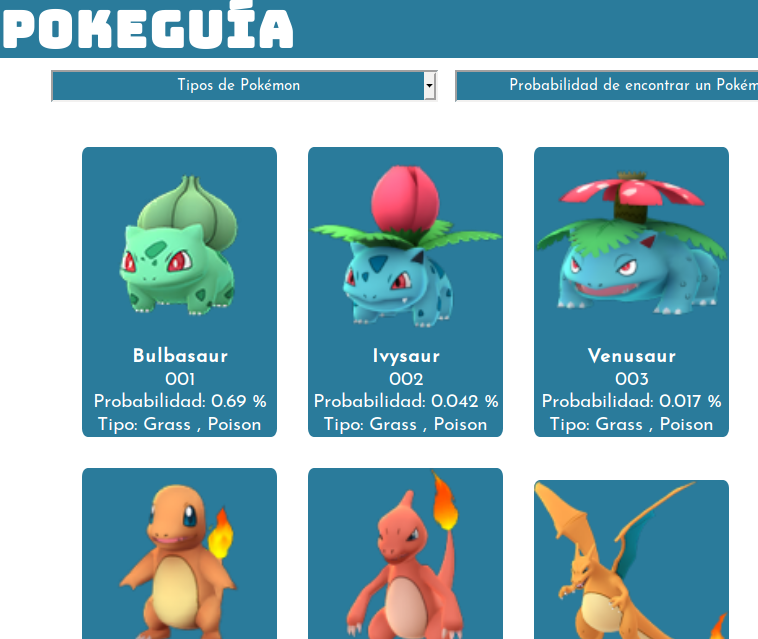The height and width of the screenshot is (639, 758).
Task: Choose the Ivysaur card
Action: tap(405, 291)
